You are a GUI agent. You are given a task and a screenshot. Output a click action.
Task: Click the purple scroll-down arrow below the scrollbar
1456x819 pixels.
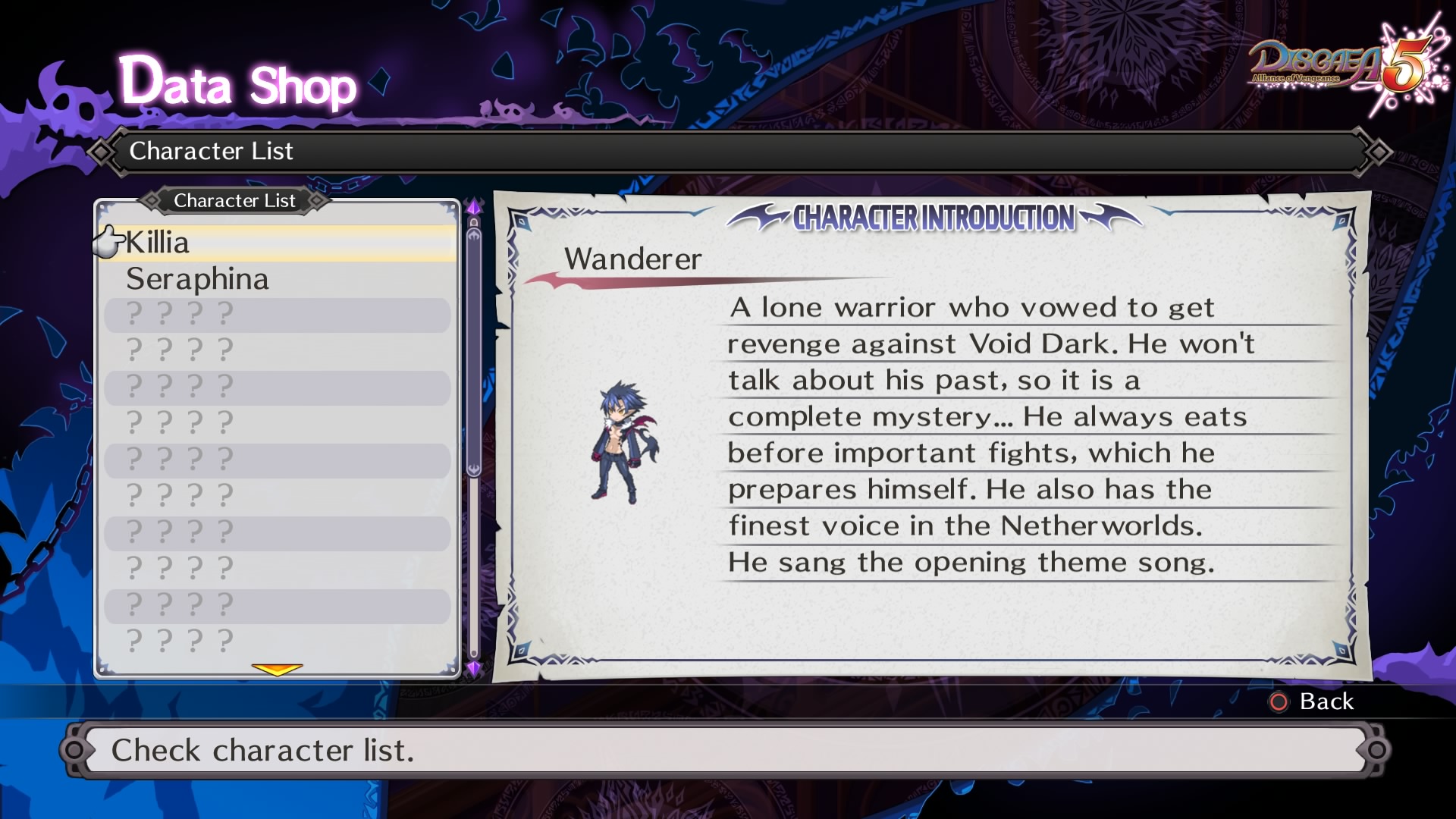pyautogui.click(x=474, y=668)
